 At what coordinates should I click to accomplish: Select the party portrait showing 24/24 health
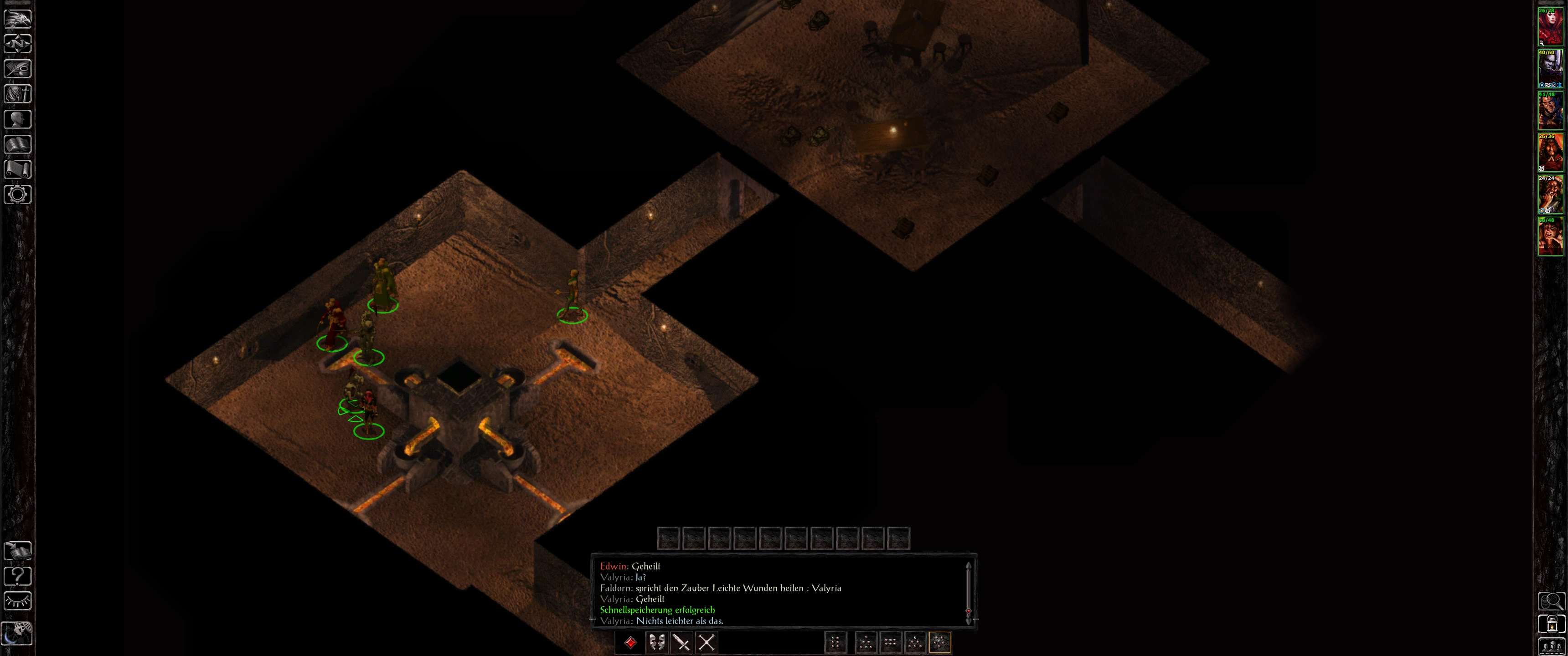tap(1550, 194)
